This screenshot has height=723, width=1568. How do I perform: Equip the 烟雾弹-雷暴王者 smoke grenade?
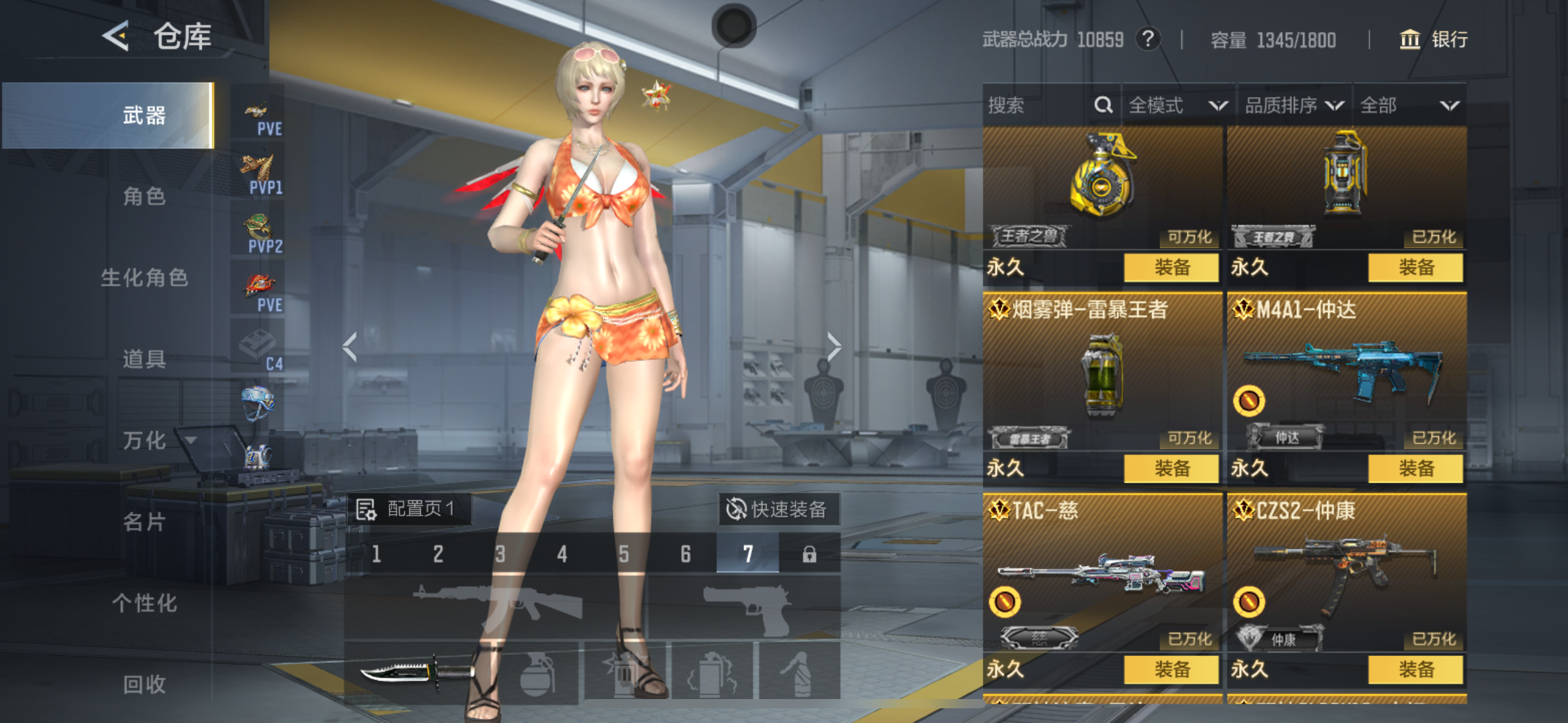point(1171,469)
